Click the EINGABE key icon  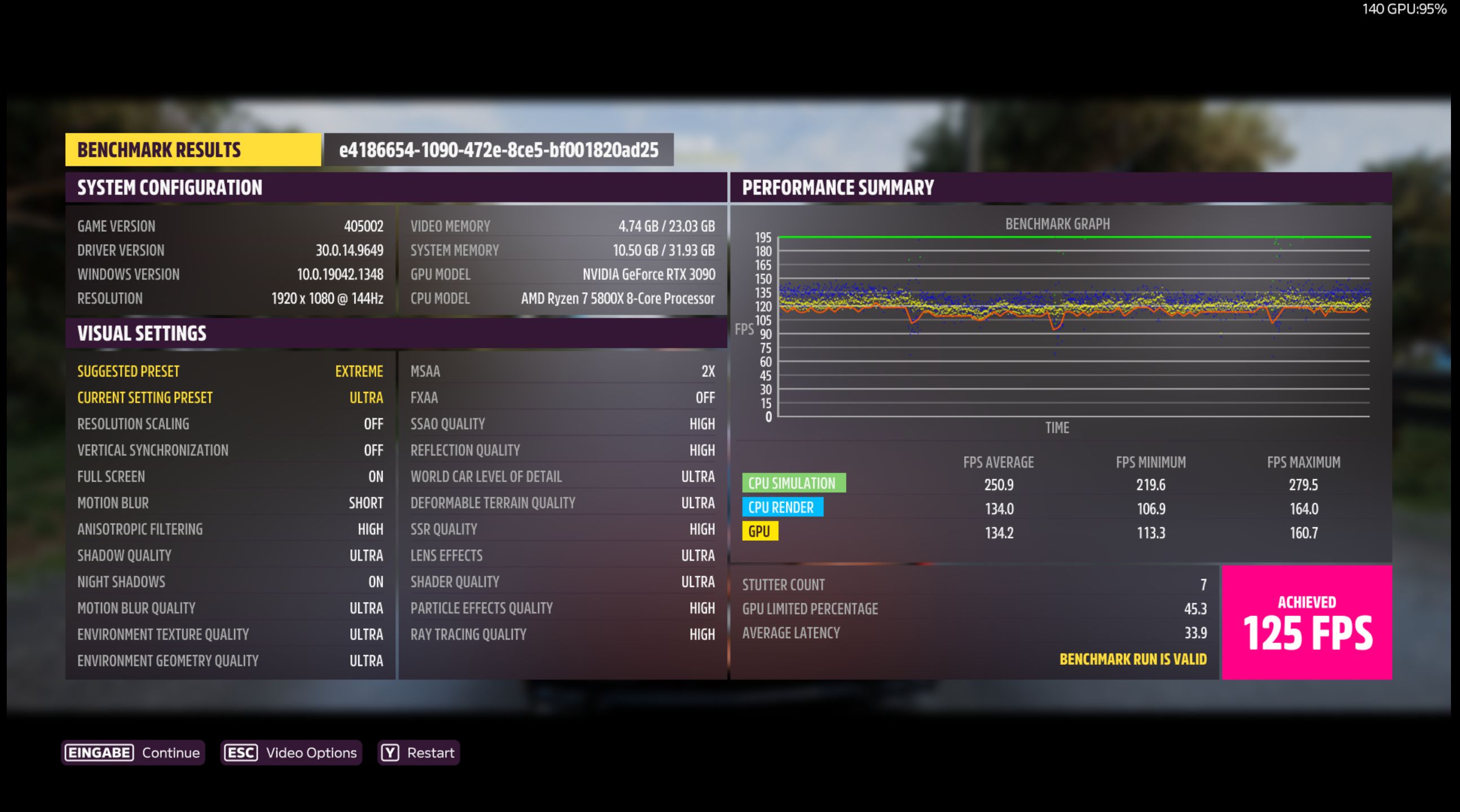[x=100, y=752]
